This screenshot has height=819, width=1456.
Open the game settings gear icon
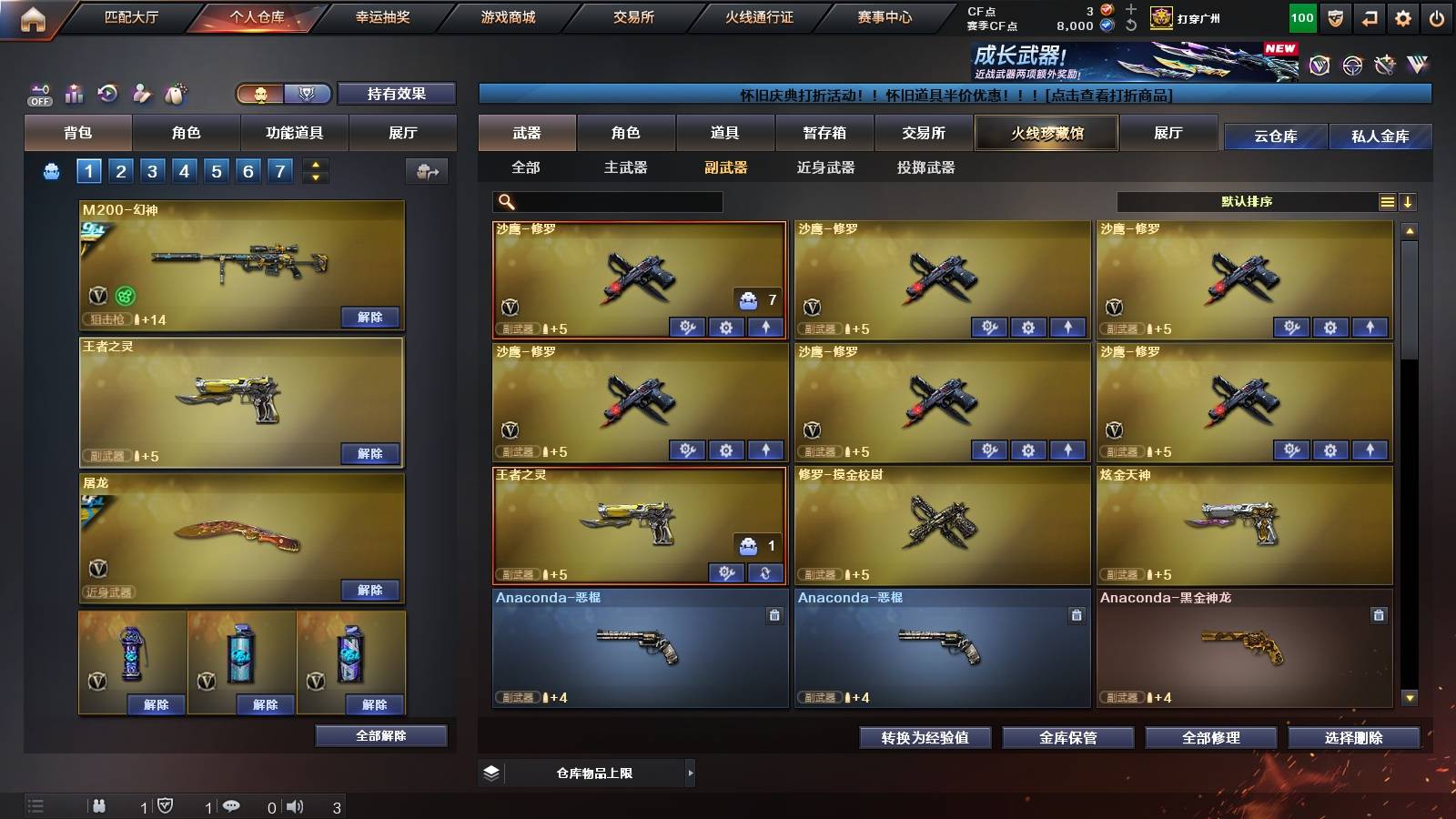tap(1404, 16)
